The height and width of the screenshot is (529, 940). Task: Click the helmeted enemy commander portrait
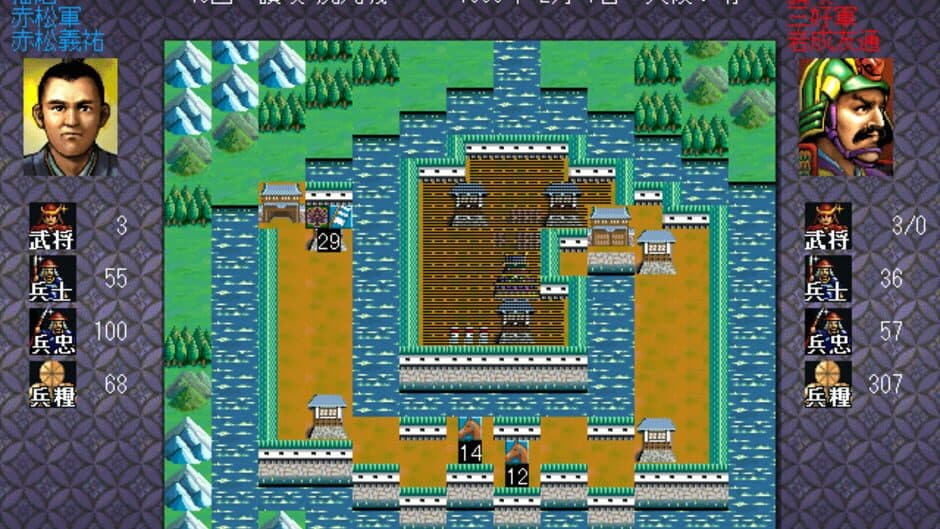point(846,117)
